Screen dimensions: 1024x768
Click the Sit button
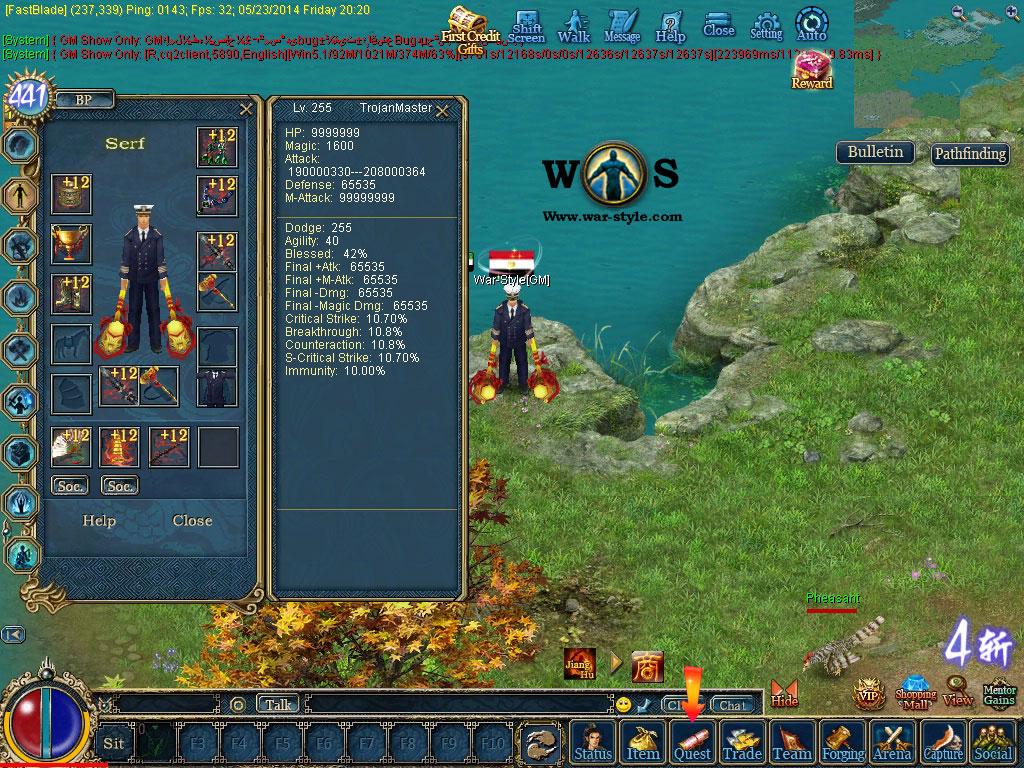coord(114,743)
